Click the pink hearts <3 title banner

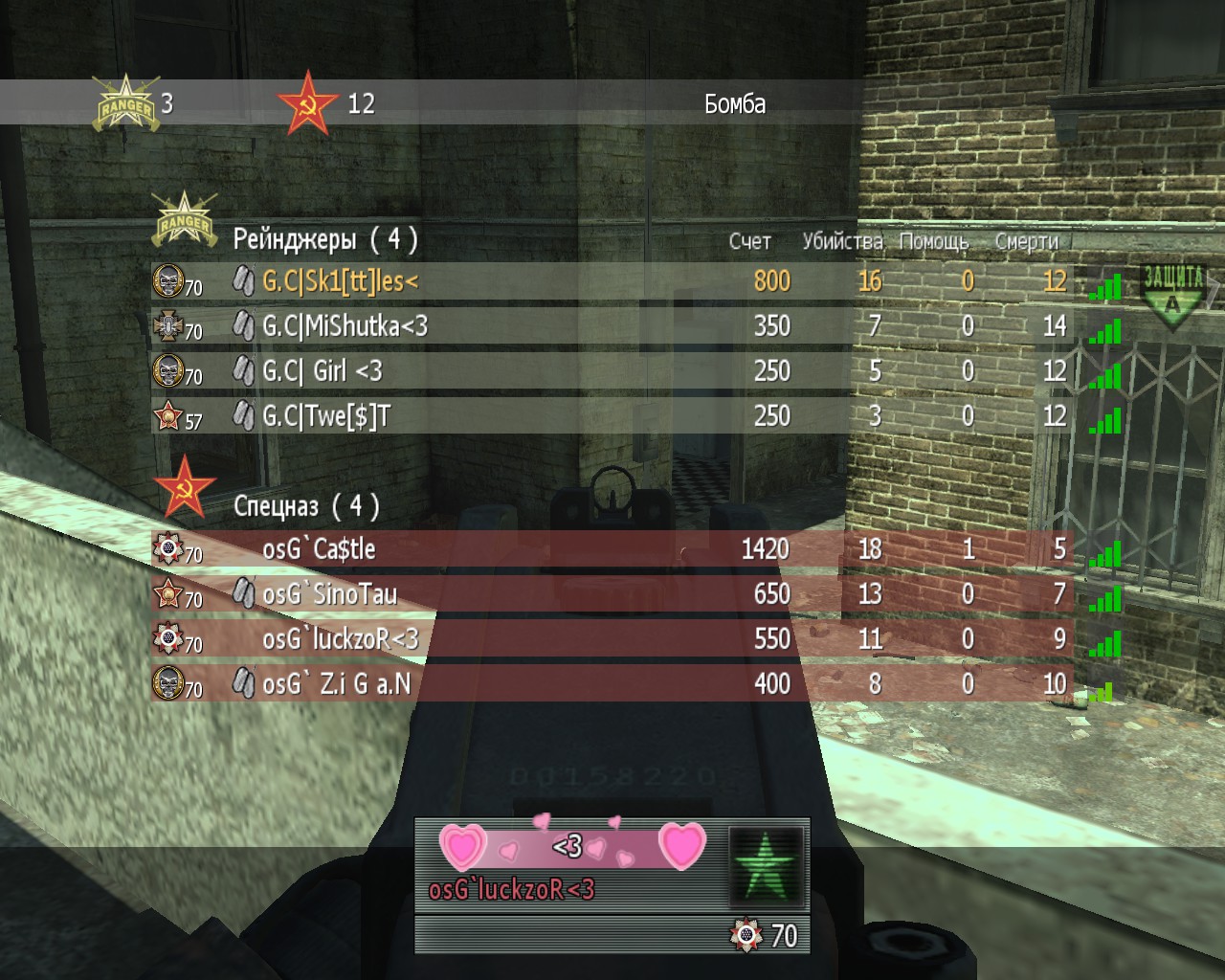571,846
